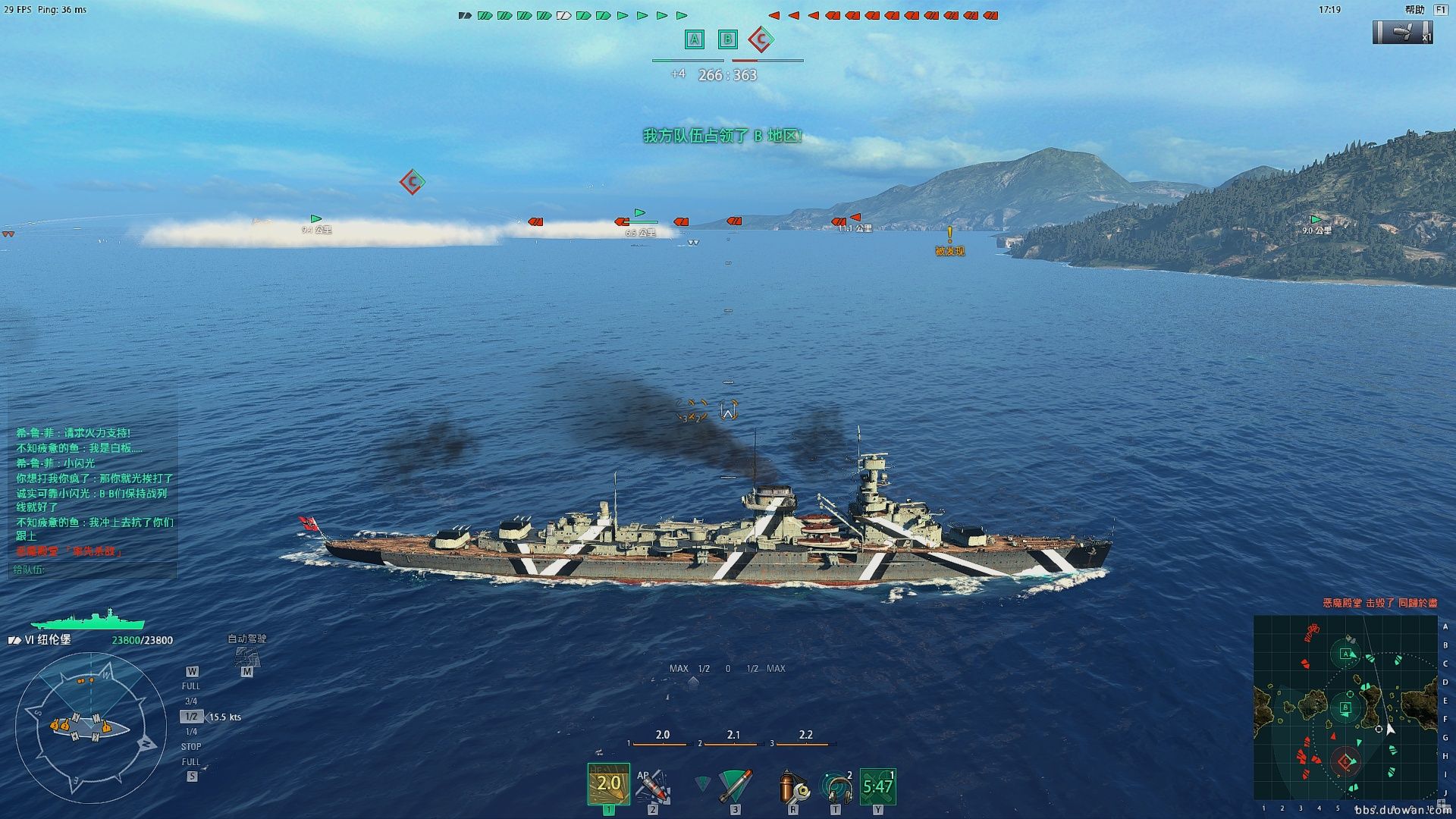Set engine telegraph to 3/4 speed
Image resolution: width=1456 pixels, height=819 pixels.
click(191, 701)
